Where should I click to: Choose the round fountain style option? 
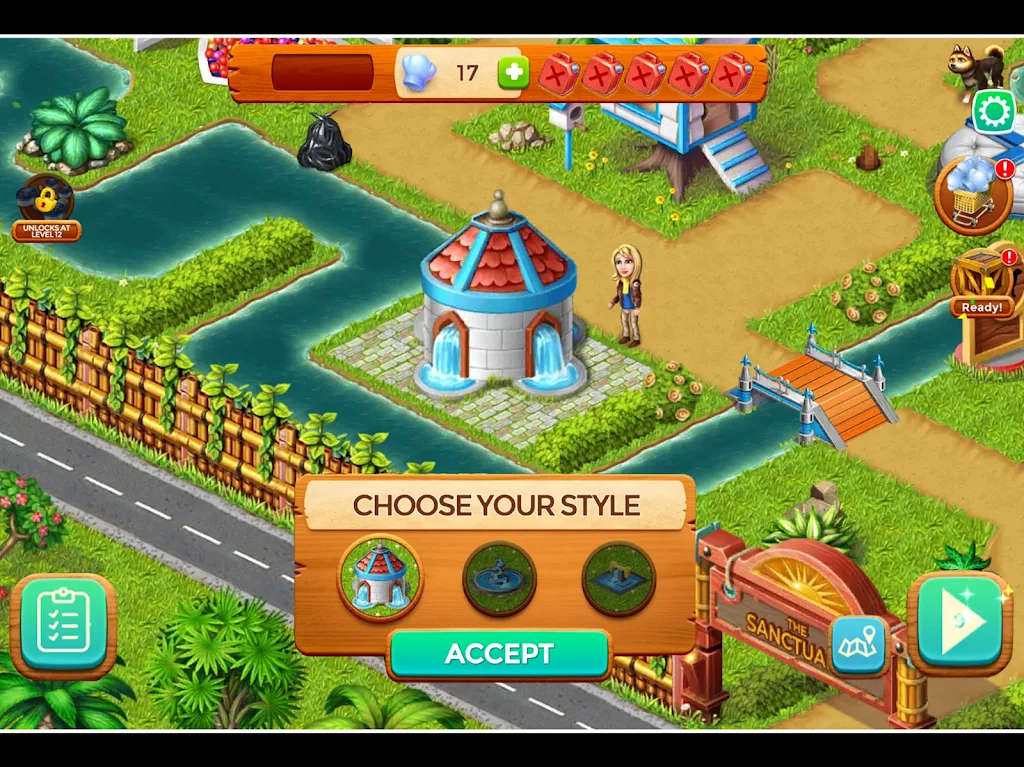[499, 578]
